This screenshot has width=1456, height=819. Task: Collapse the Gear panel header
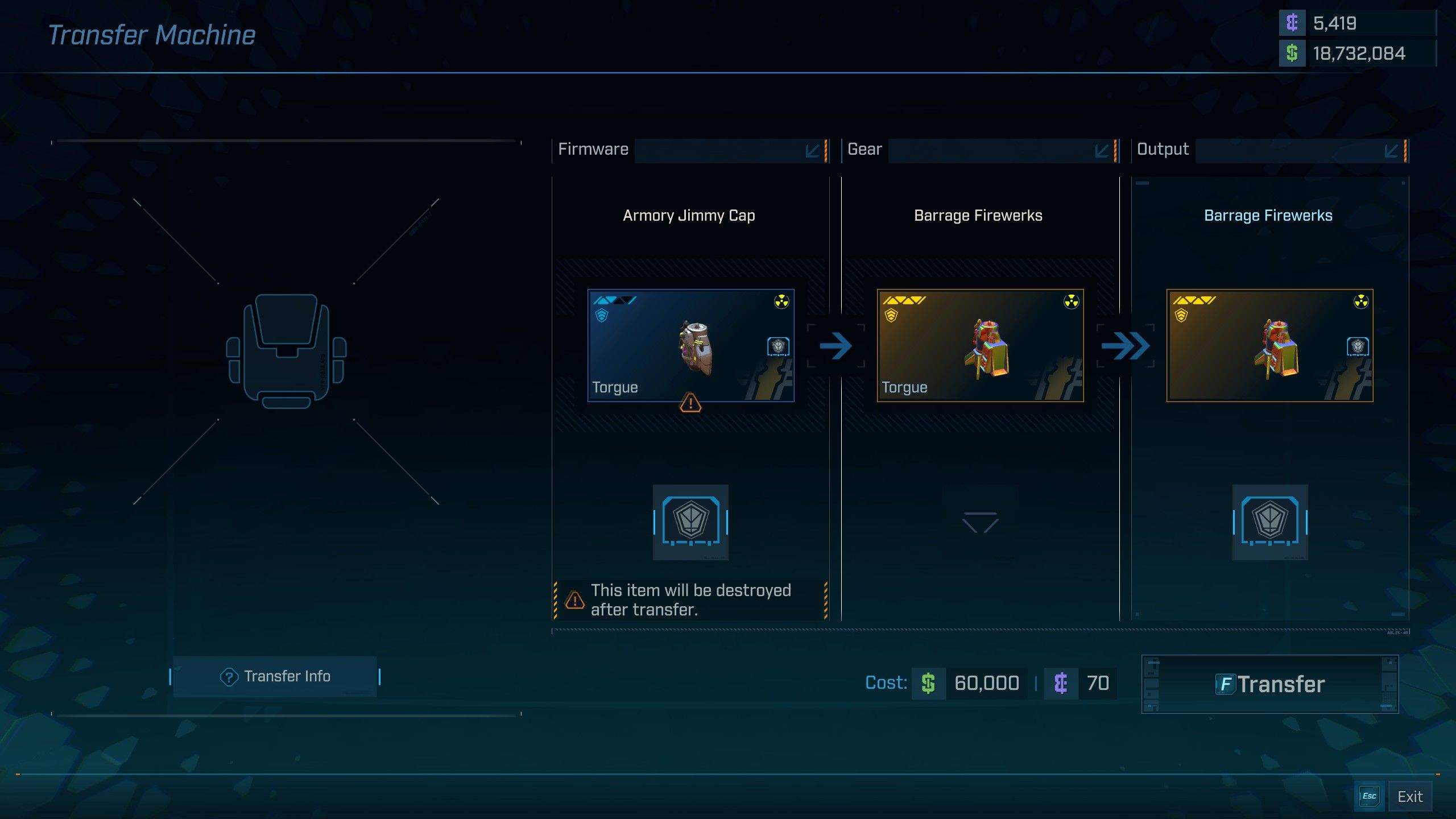click(x=1102, y=151)
